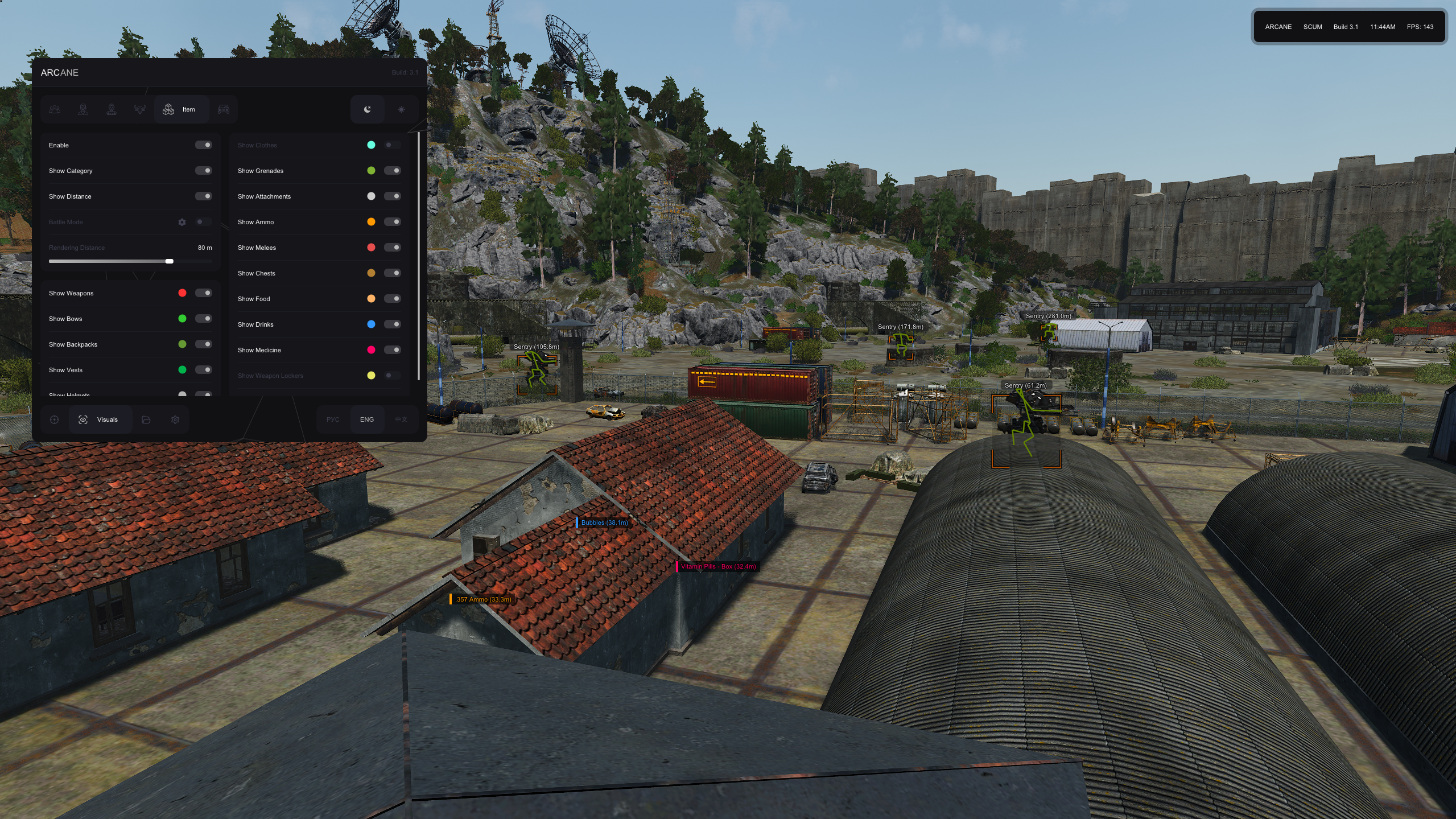Toggle the Show Medicine switch
Screen dimensions: 1456x819
pos(392,350)
